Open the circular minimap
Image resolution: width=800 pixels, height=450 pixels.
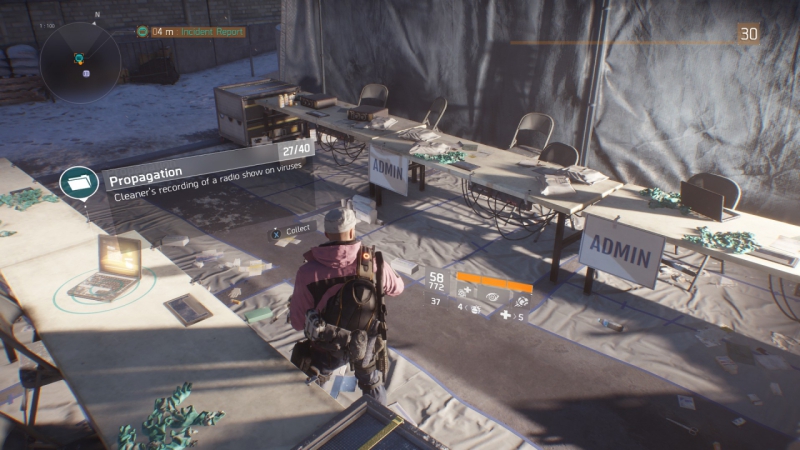[81, 62]
